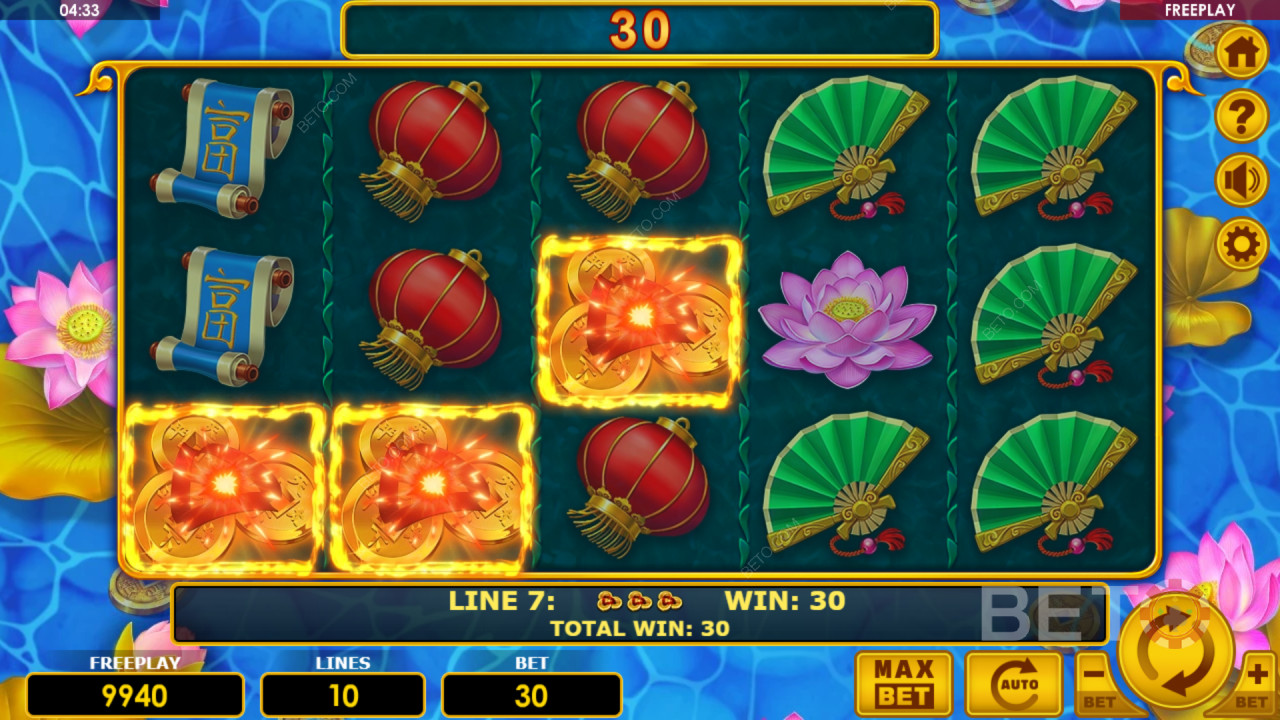Open the help question mark button
Screen dimensions: 1280x720
click(1241, 117)
